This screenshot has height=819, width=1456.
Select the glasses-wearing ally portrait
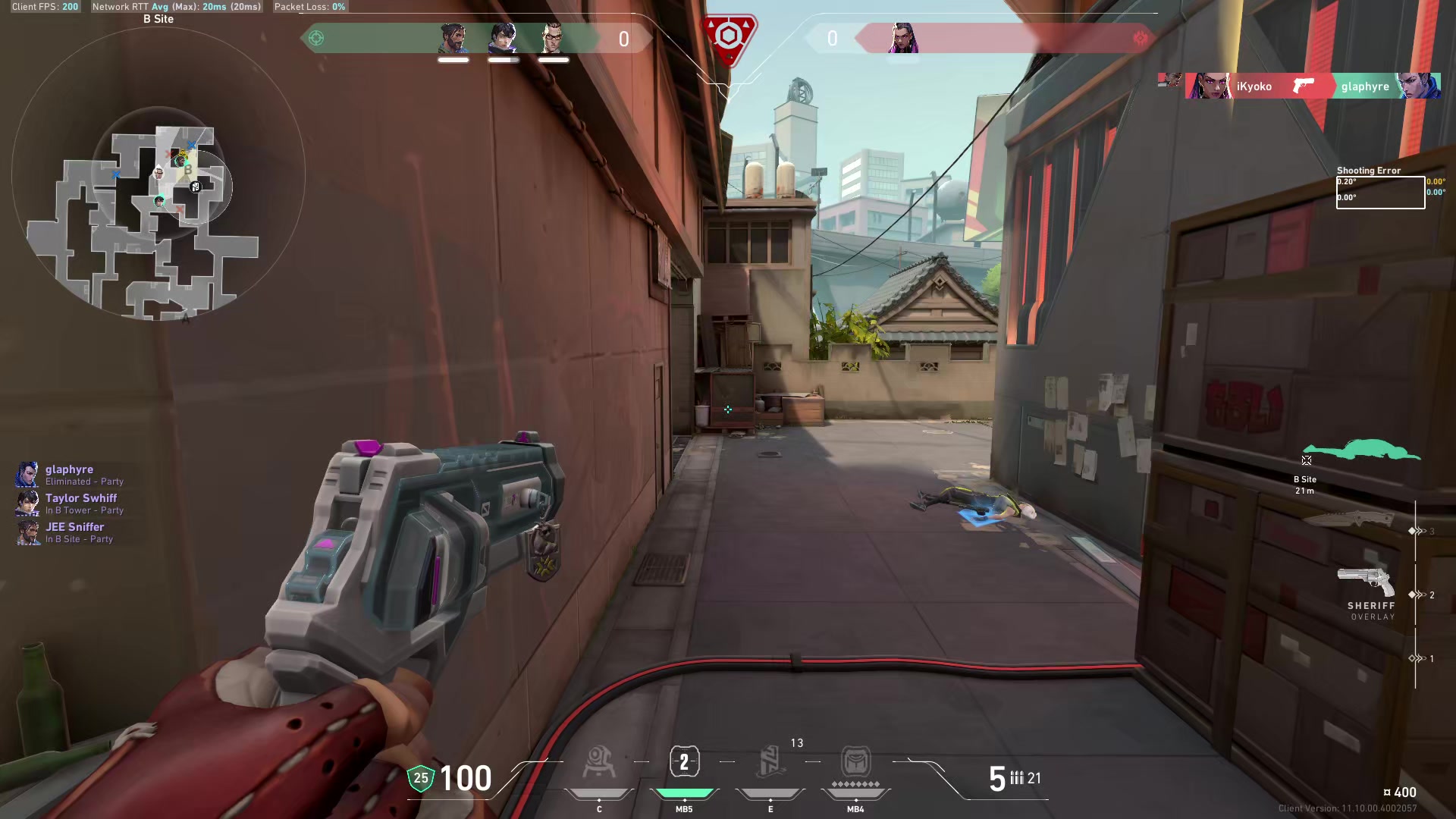(554, 38)
